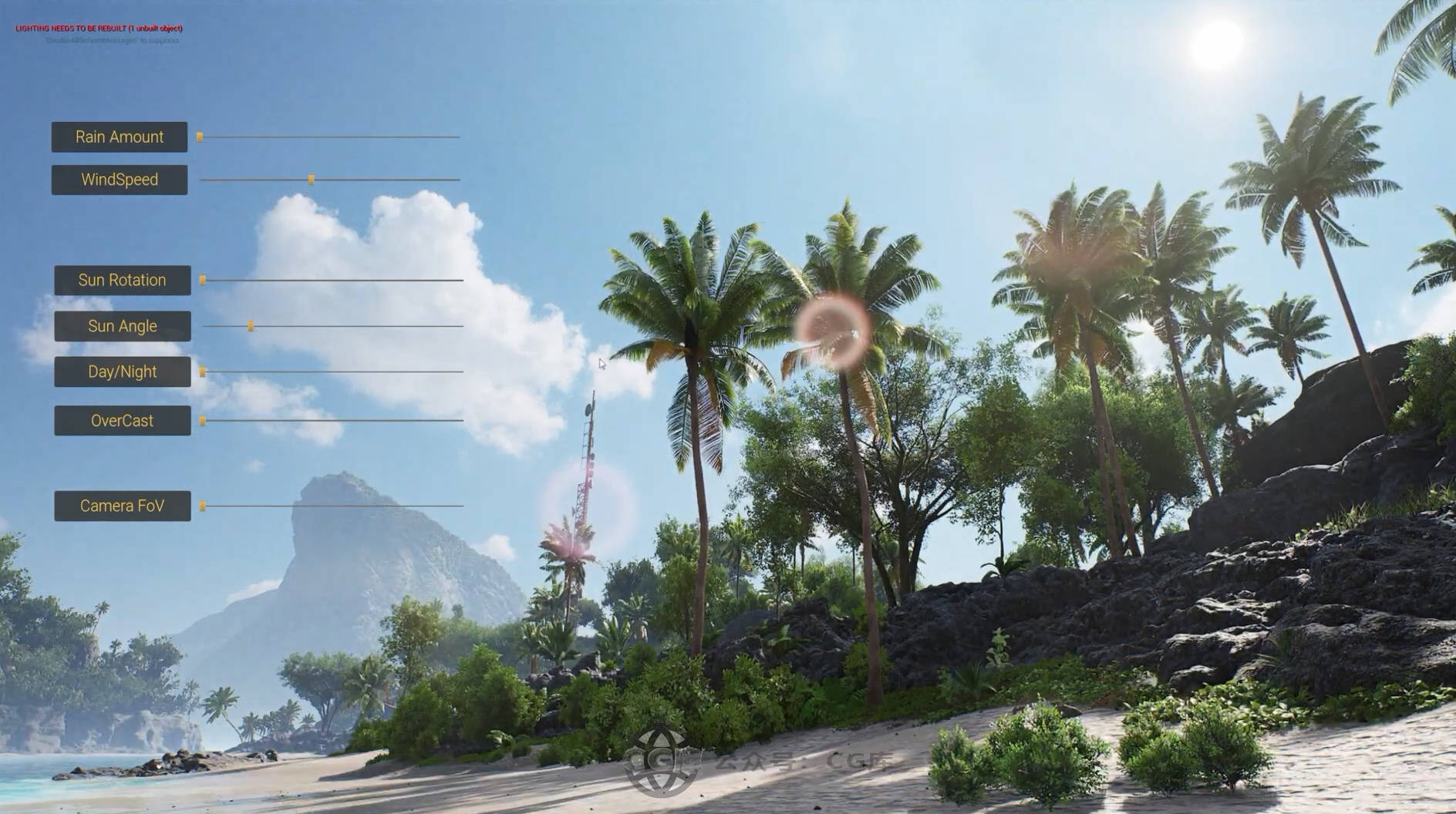Click the Rain Amount slider handle
Screen dimensions: 1456x814
200,137
